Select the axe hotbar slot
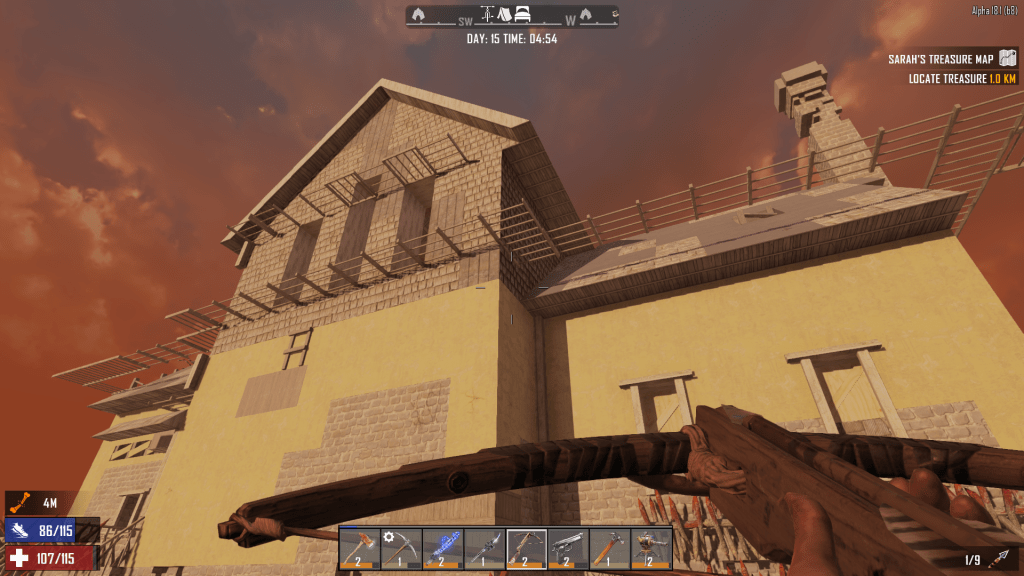 [360, 549]
